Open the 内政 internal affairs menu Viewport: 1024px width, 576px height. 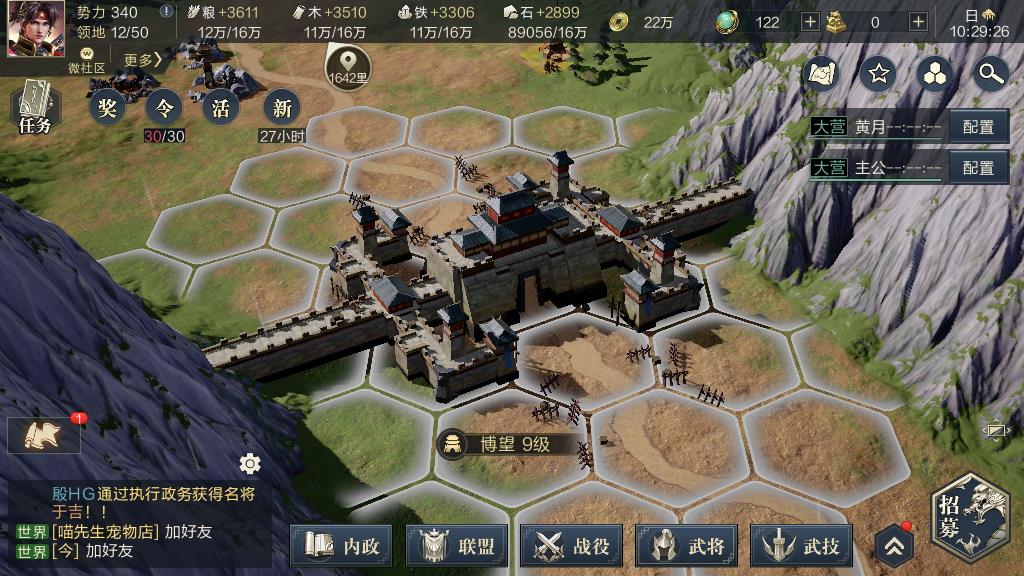tap(341, 546)
